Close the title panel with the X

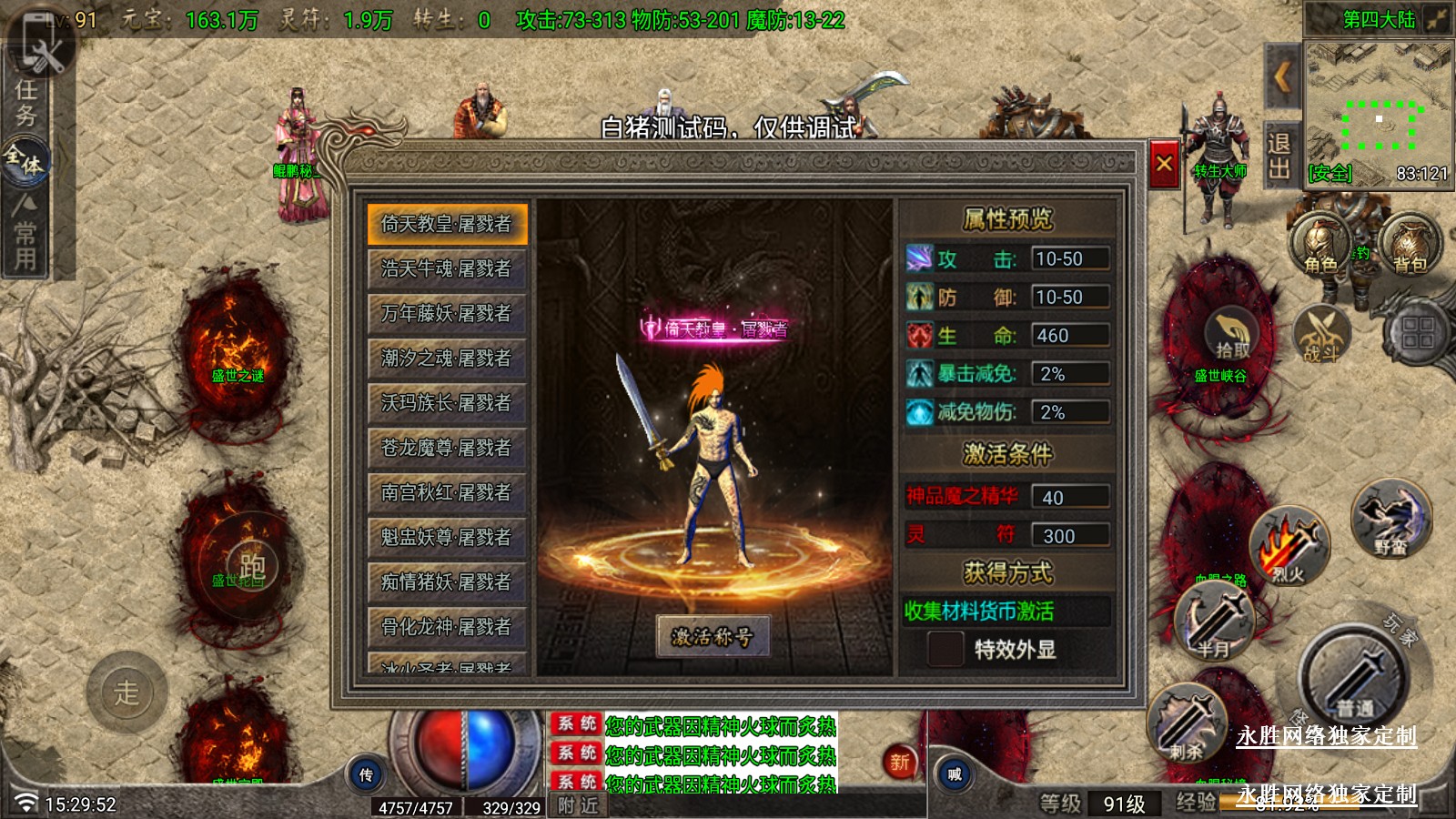(x=1164, y=165)
